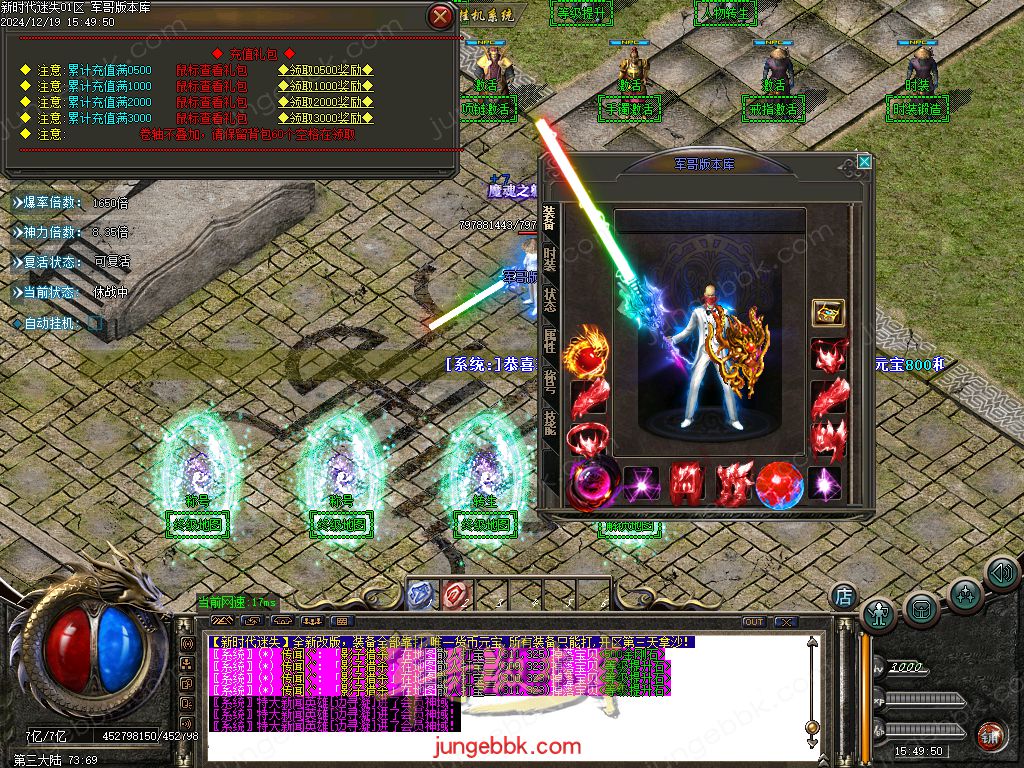The image size is (1024, 768).
Task: Open the 状态 status tab
Action: click(x=550, y=300)
